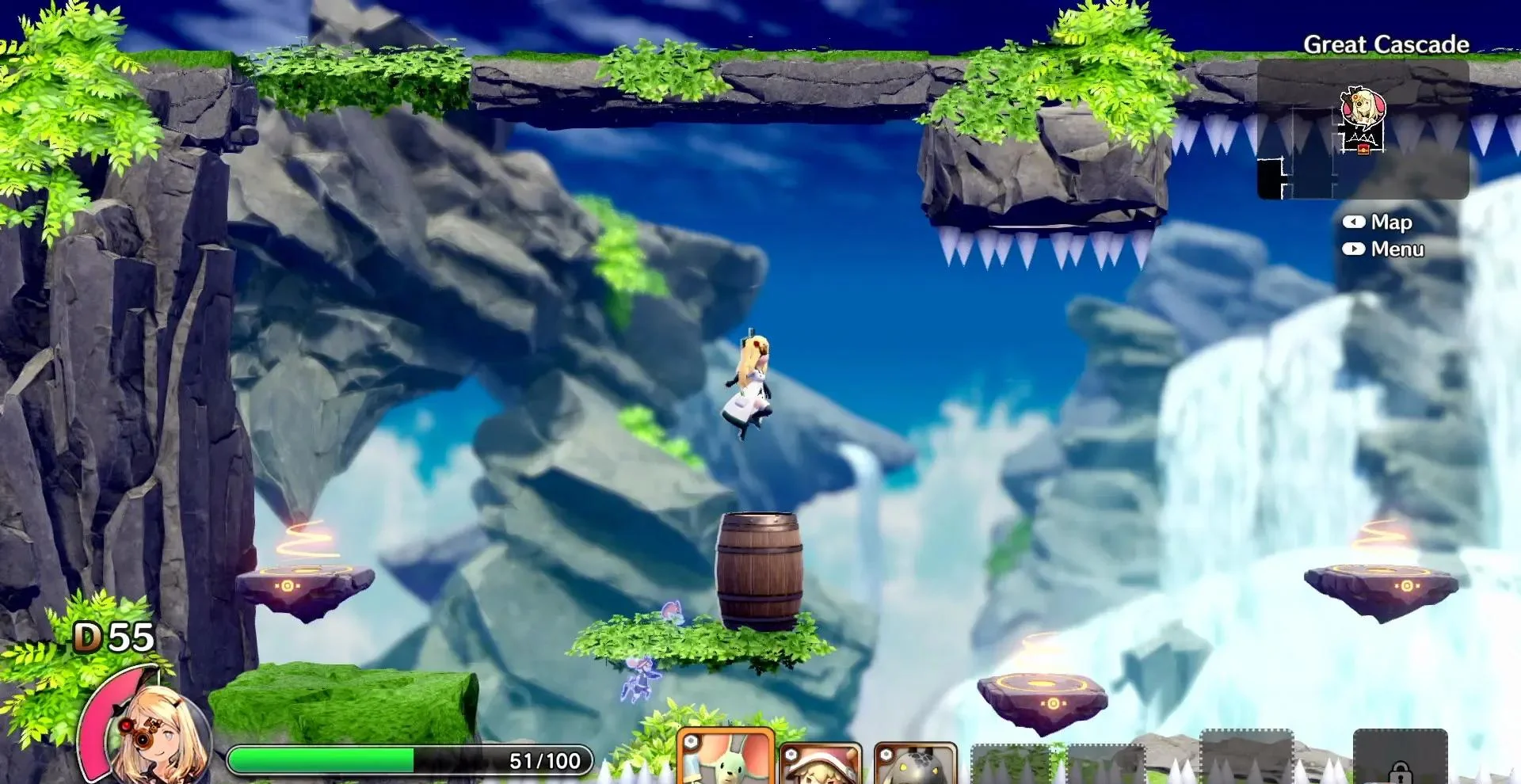Click the Map label text
Viewport: 1521px width, 784px height.
(1392, 223)
